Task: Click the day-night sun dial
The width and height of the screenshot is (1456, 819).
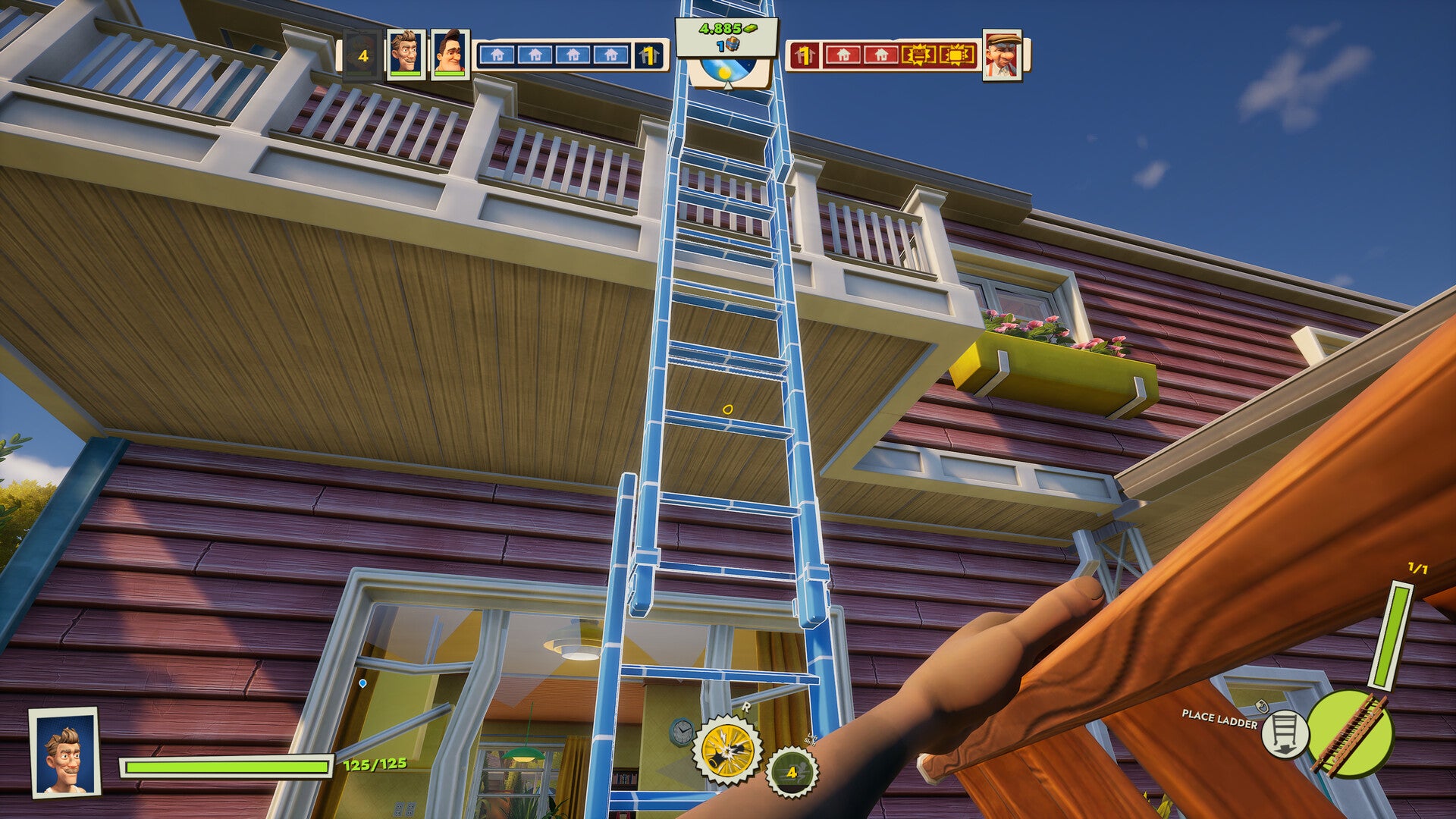Action: coord(726,73)
